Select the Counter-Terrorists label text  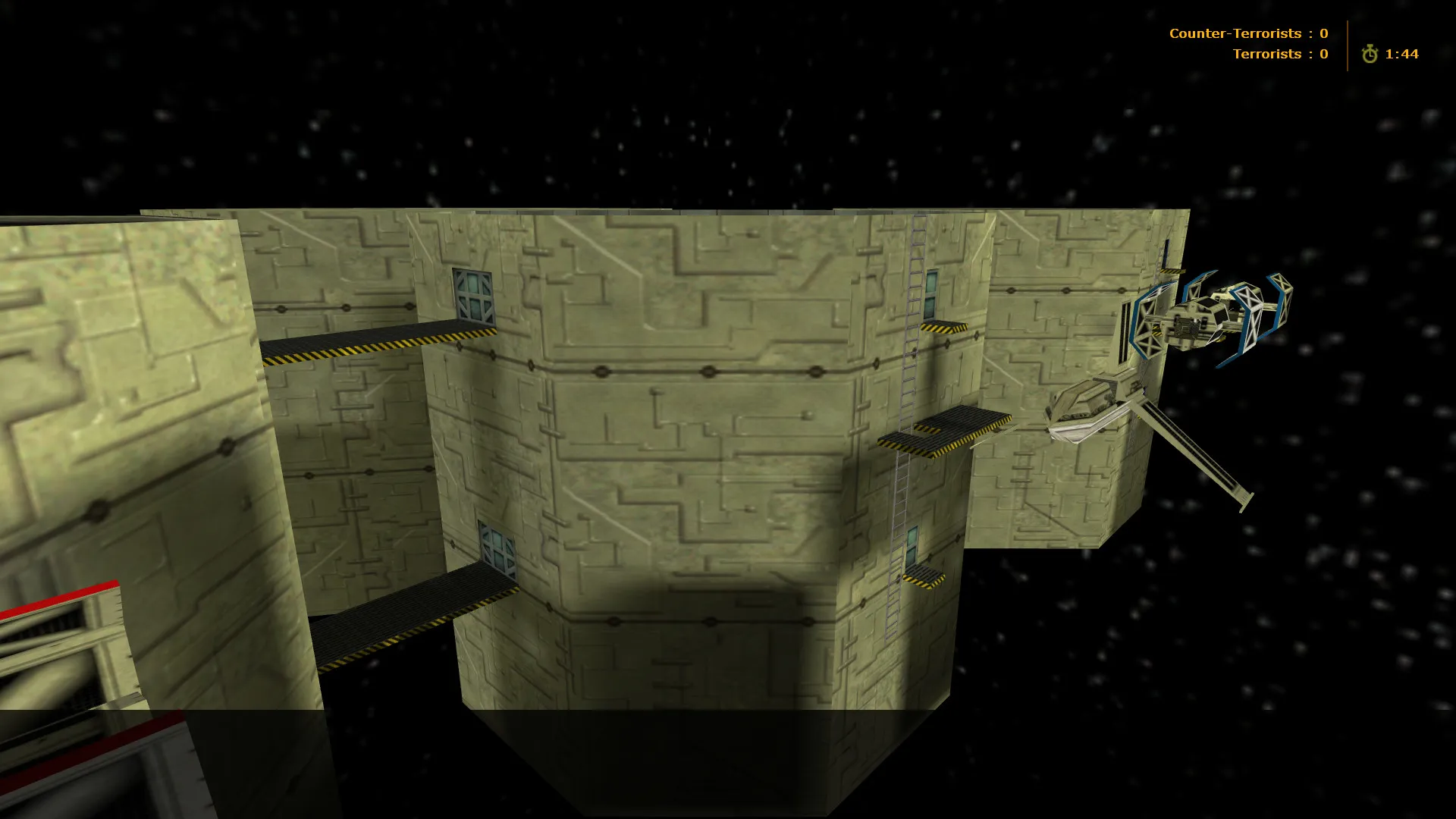1236,33
